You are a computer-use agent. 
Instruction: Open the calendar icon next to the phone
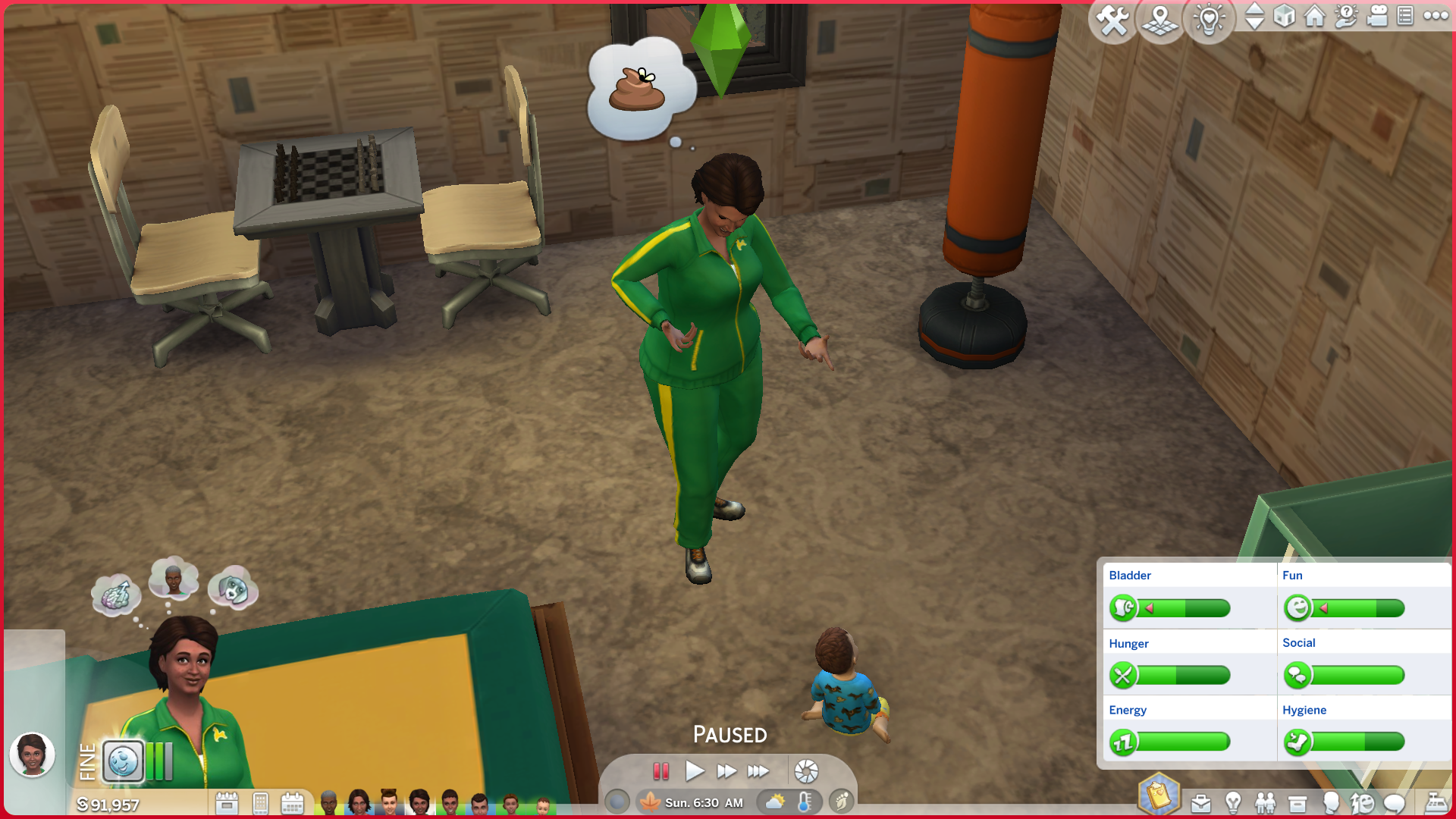(x=292, y=803)
